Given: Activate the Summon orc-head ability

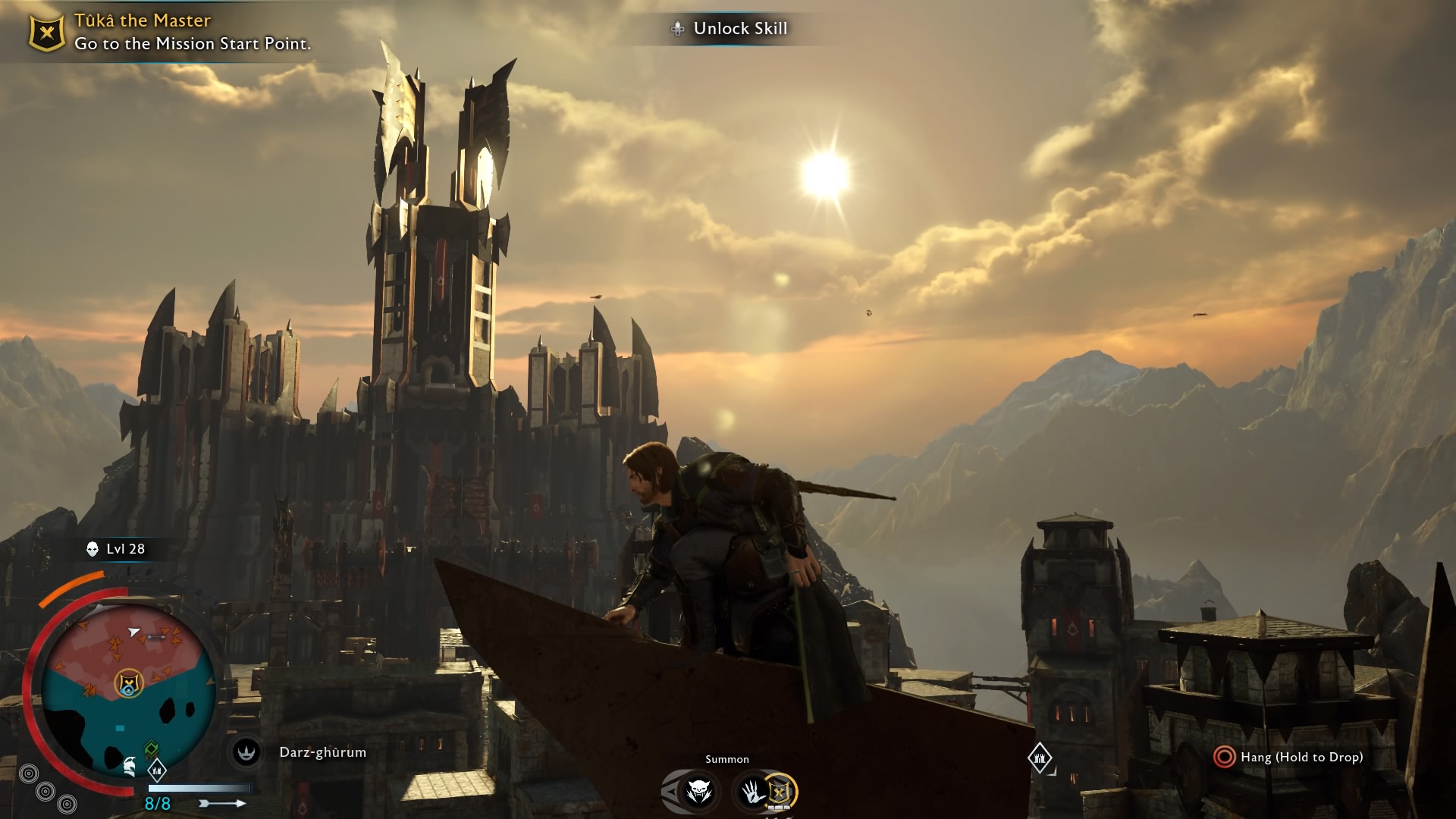Looking at the screenshot, I should coord(698,792).
